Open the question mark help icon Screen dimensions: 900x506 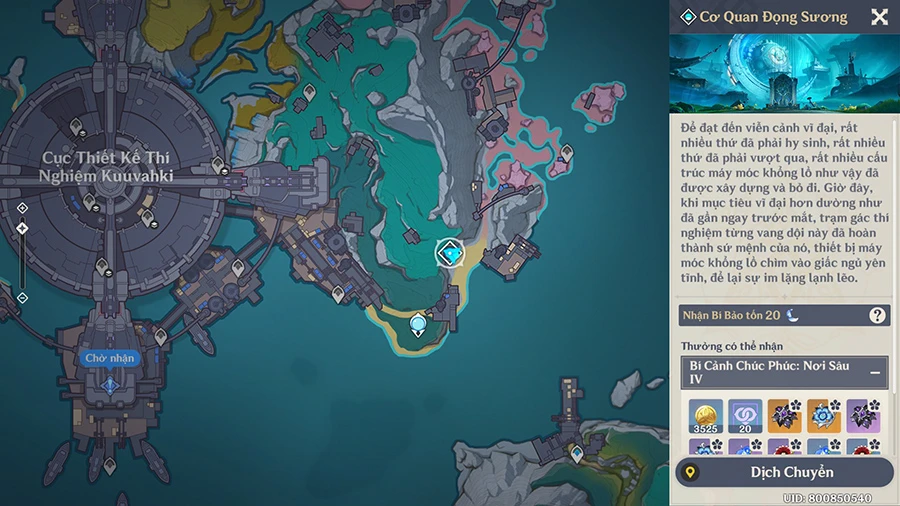[877, 315]
